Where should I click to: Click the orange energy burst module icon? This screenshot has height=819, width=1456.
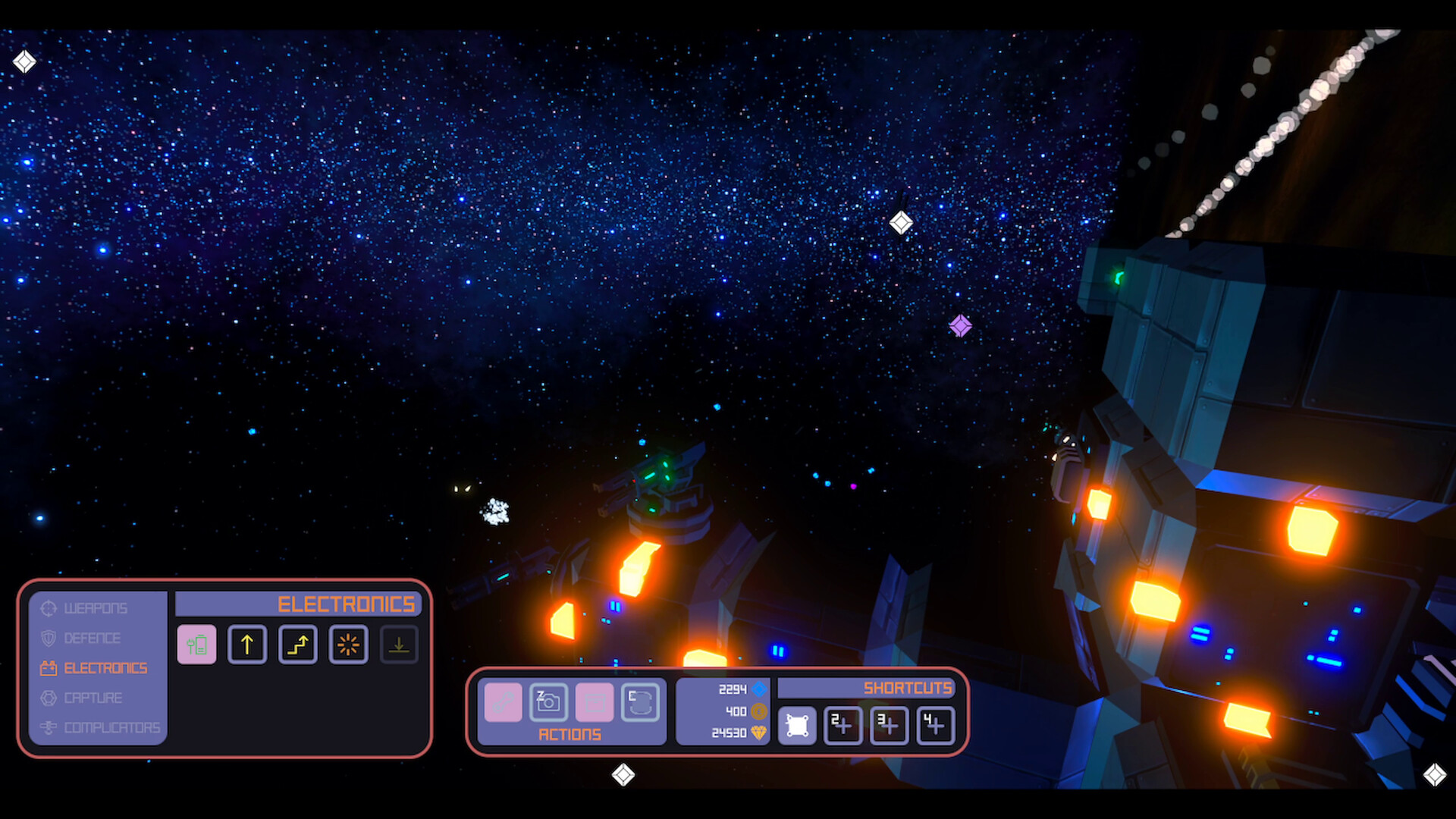pos(348,645)
